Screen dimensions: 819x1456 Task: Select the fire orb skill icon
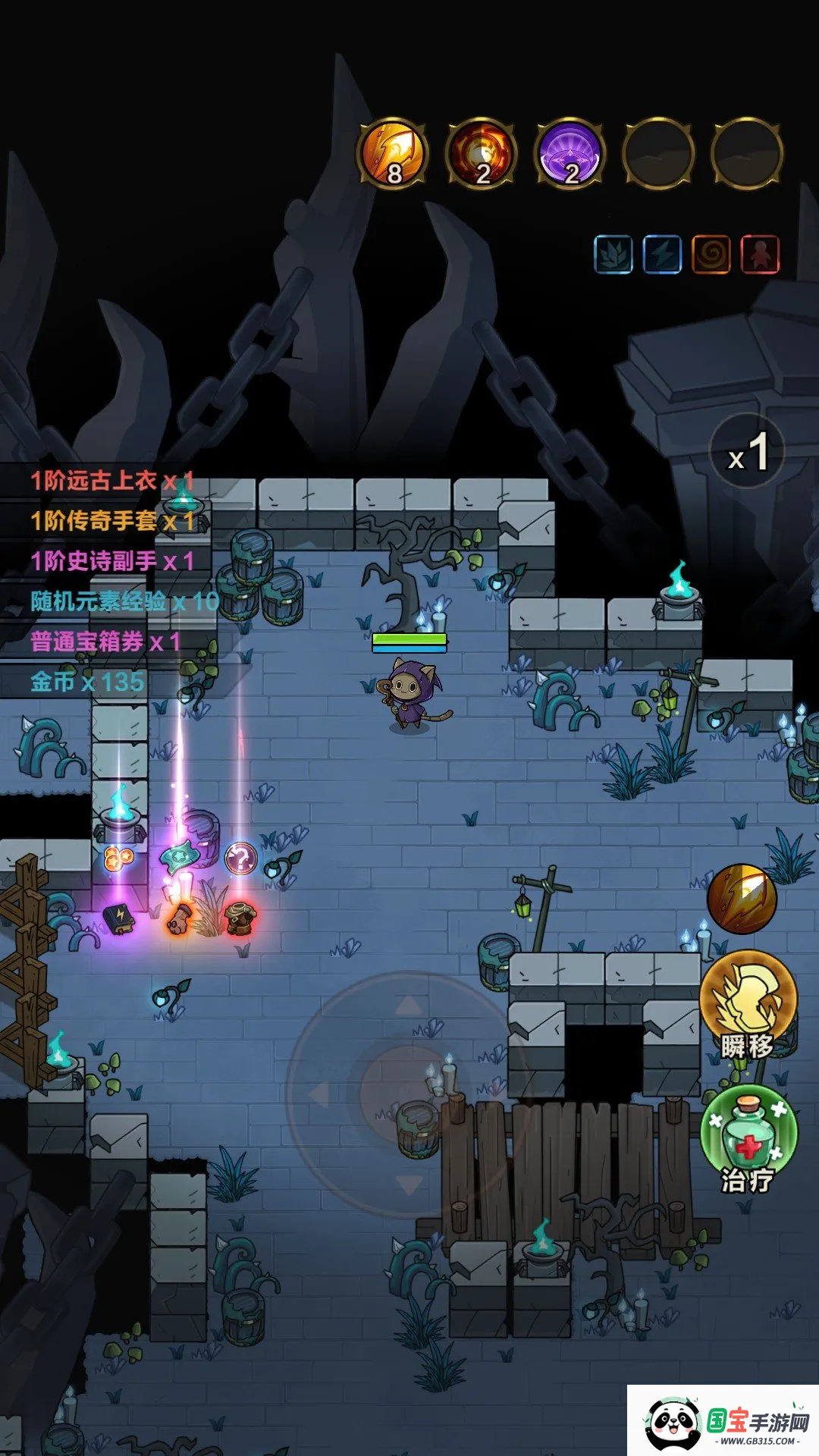tap(482, 154)
